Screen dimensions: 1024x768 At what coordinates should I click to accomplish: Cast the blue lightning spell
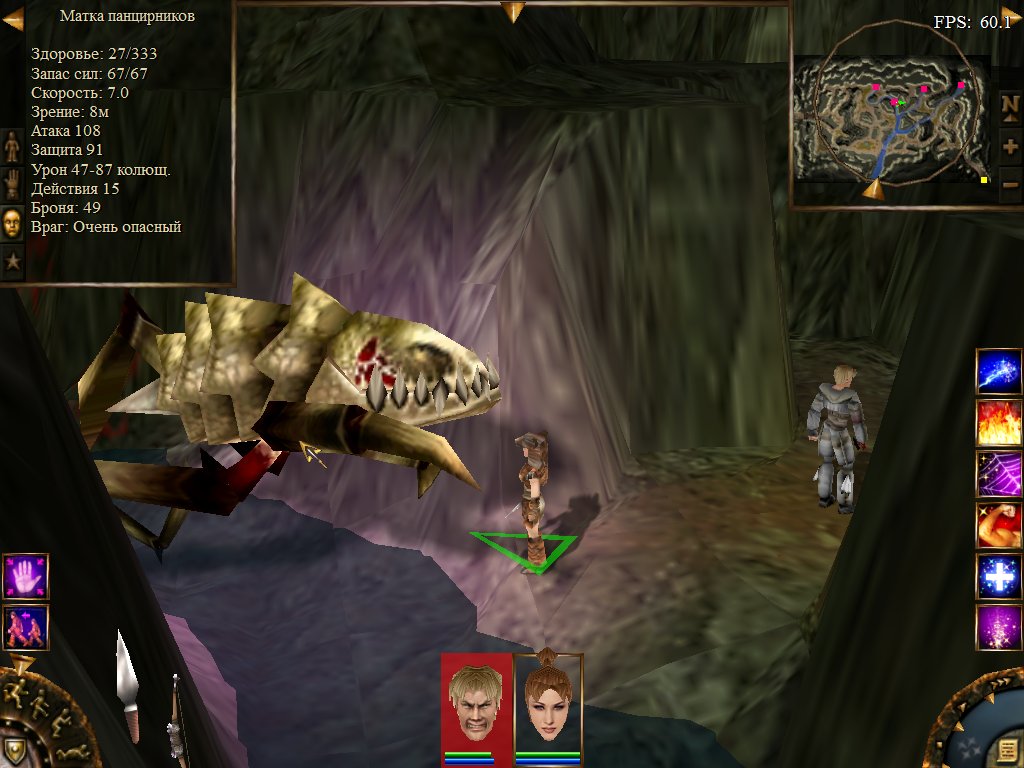pyautogui.click(x=999, y=372)
